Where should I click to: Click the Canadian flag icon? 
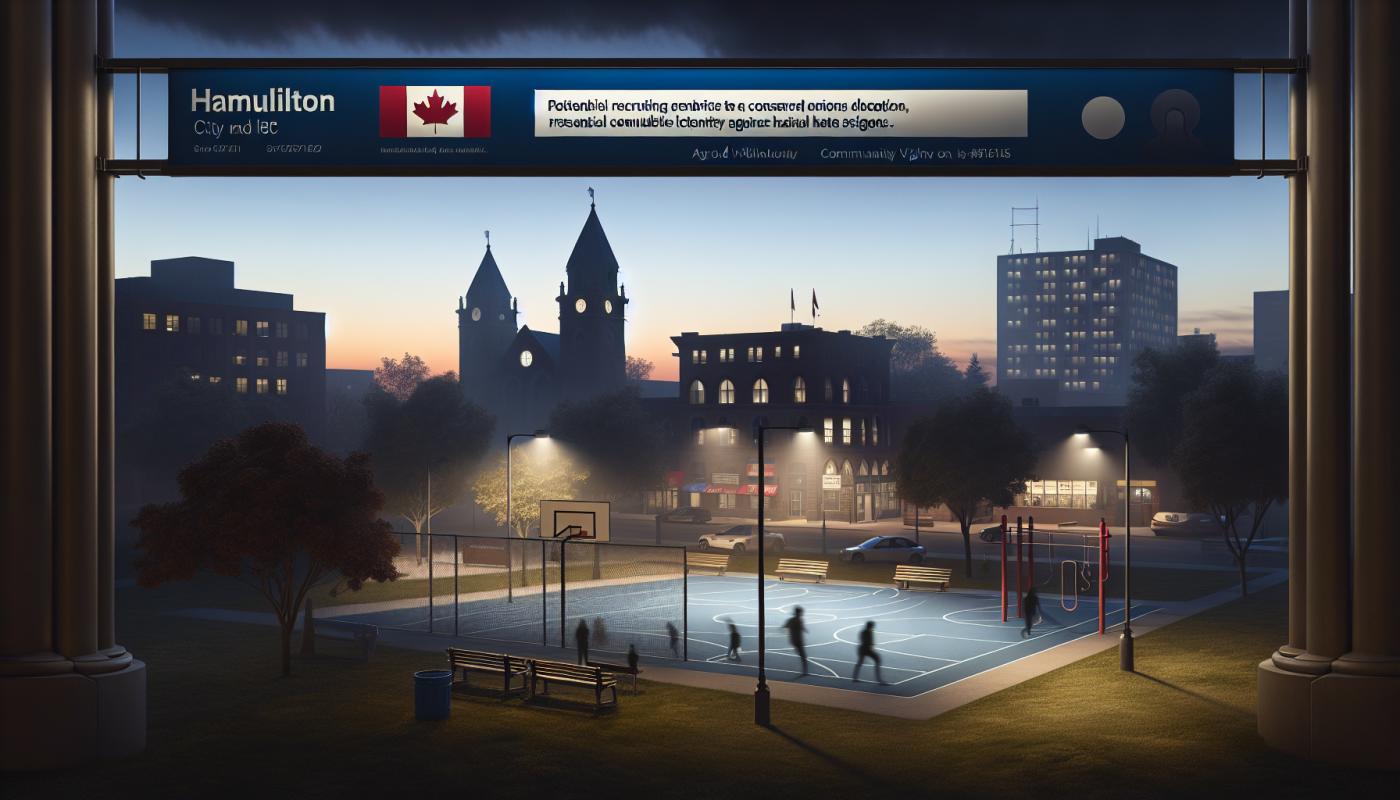[435, 111]
